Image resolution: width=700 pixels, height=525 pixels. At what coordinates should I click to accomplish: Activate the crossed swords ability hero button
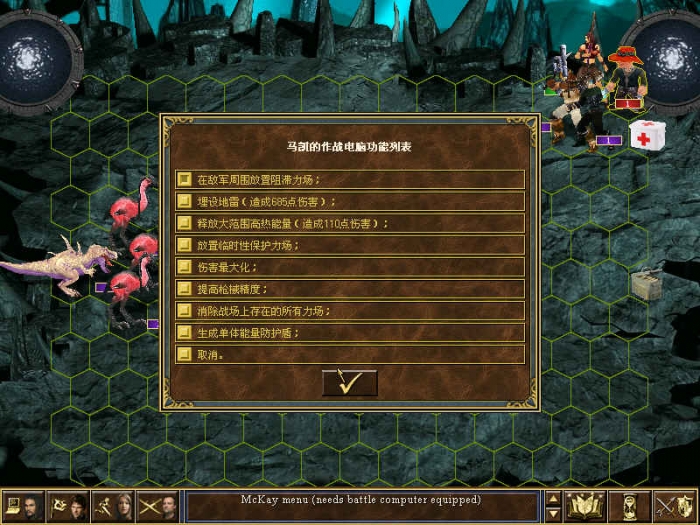pos(158,506)
